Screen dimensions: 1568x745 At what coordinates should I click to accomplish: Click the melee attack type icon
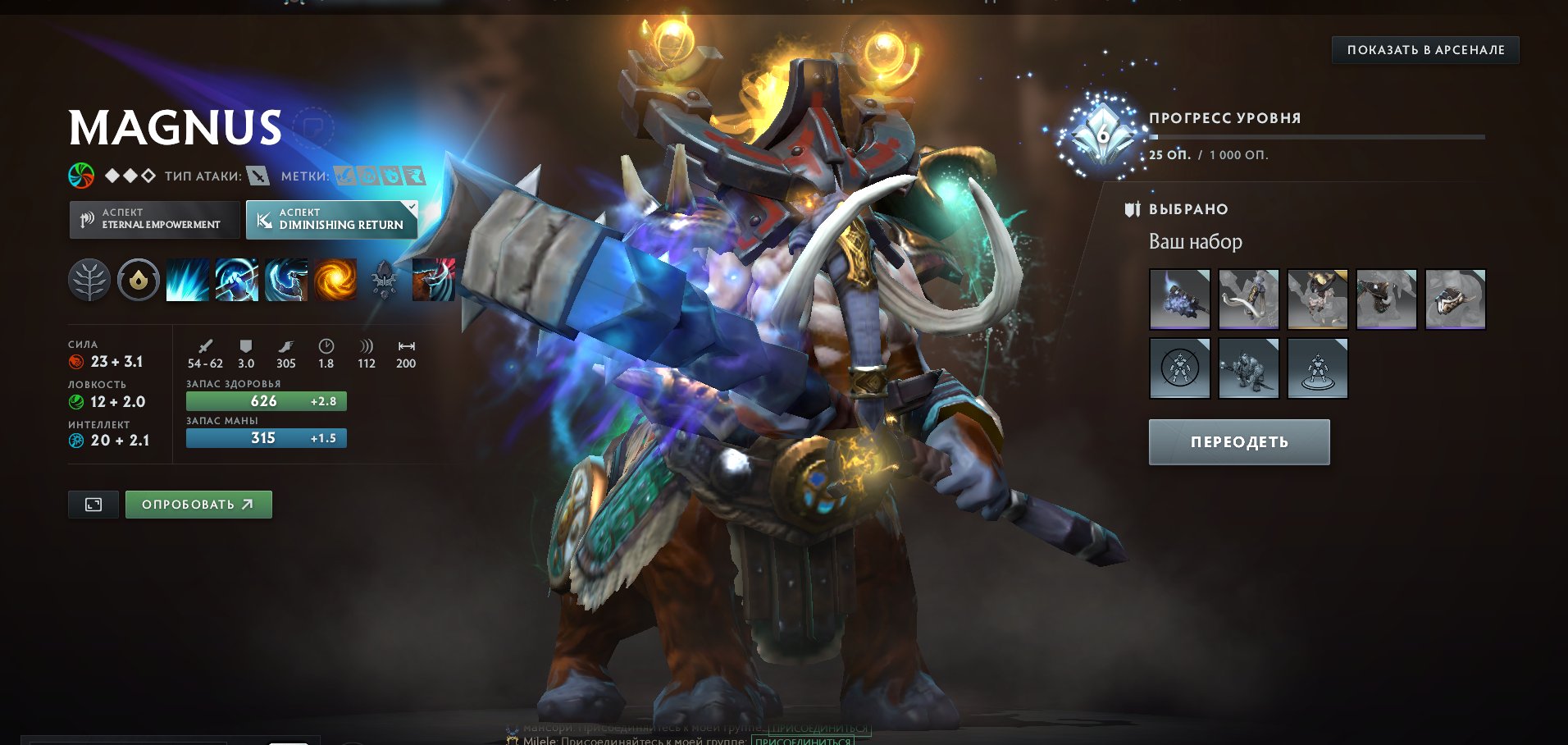point(257,175)
